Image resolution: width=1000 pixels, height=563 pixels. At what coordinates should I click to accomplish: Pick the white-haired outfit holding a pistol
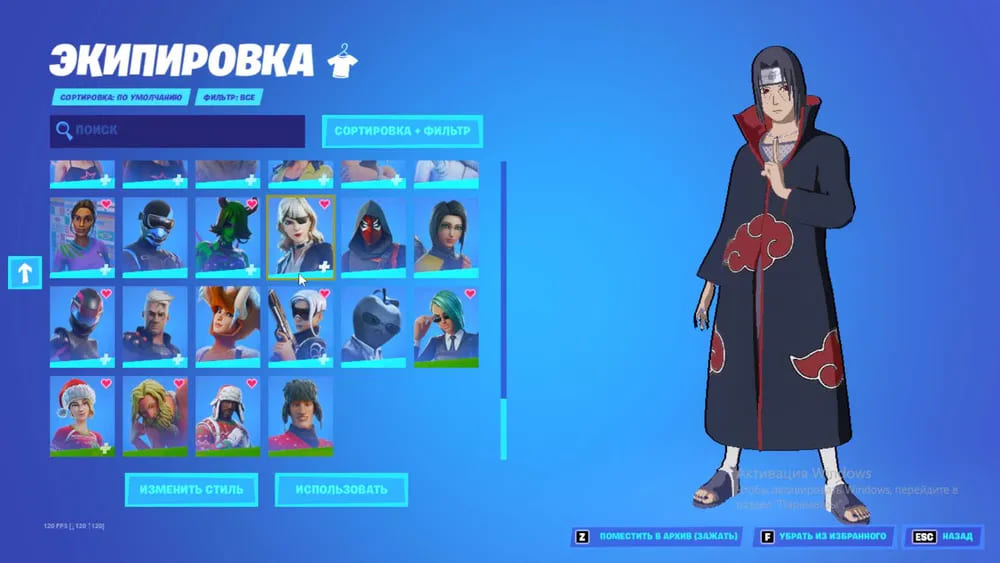pos(301,325)
